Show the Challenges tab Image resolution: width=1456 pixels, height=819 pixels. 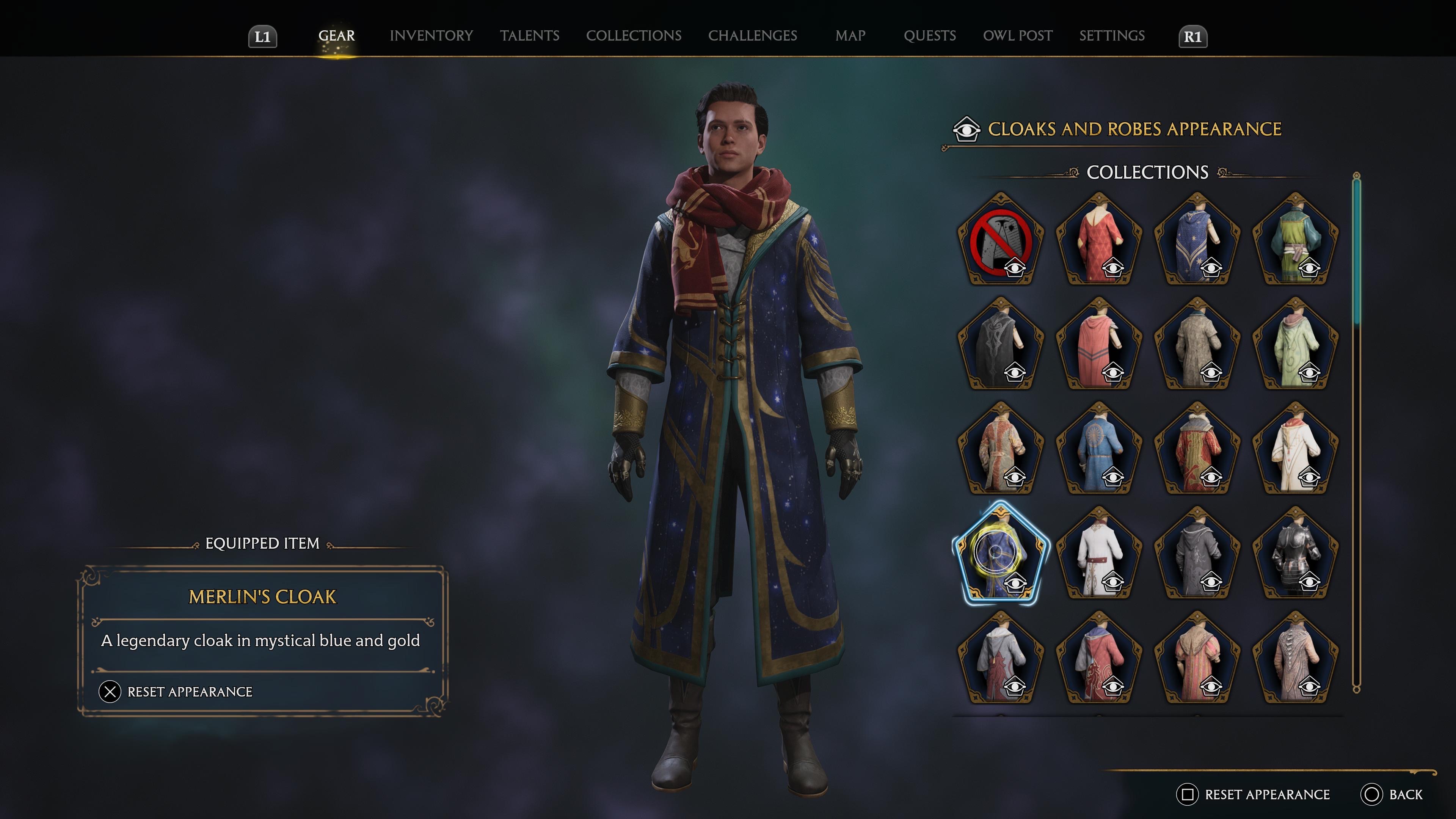click(x=752, y=36)
